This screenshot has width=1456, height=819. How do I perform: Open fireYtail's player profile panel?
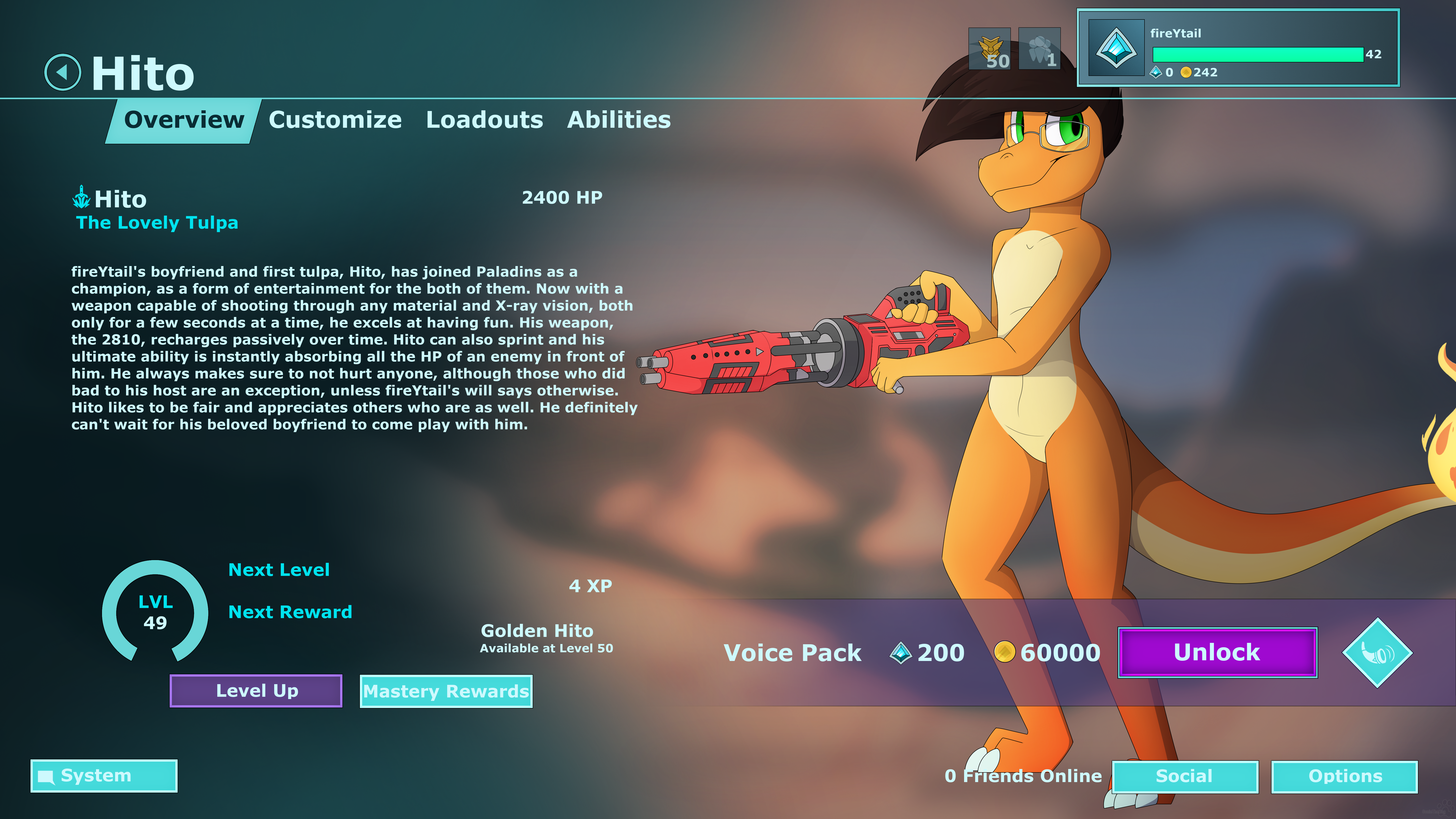pos(1238,48)
